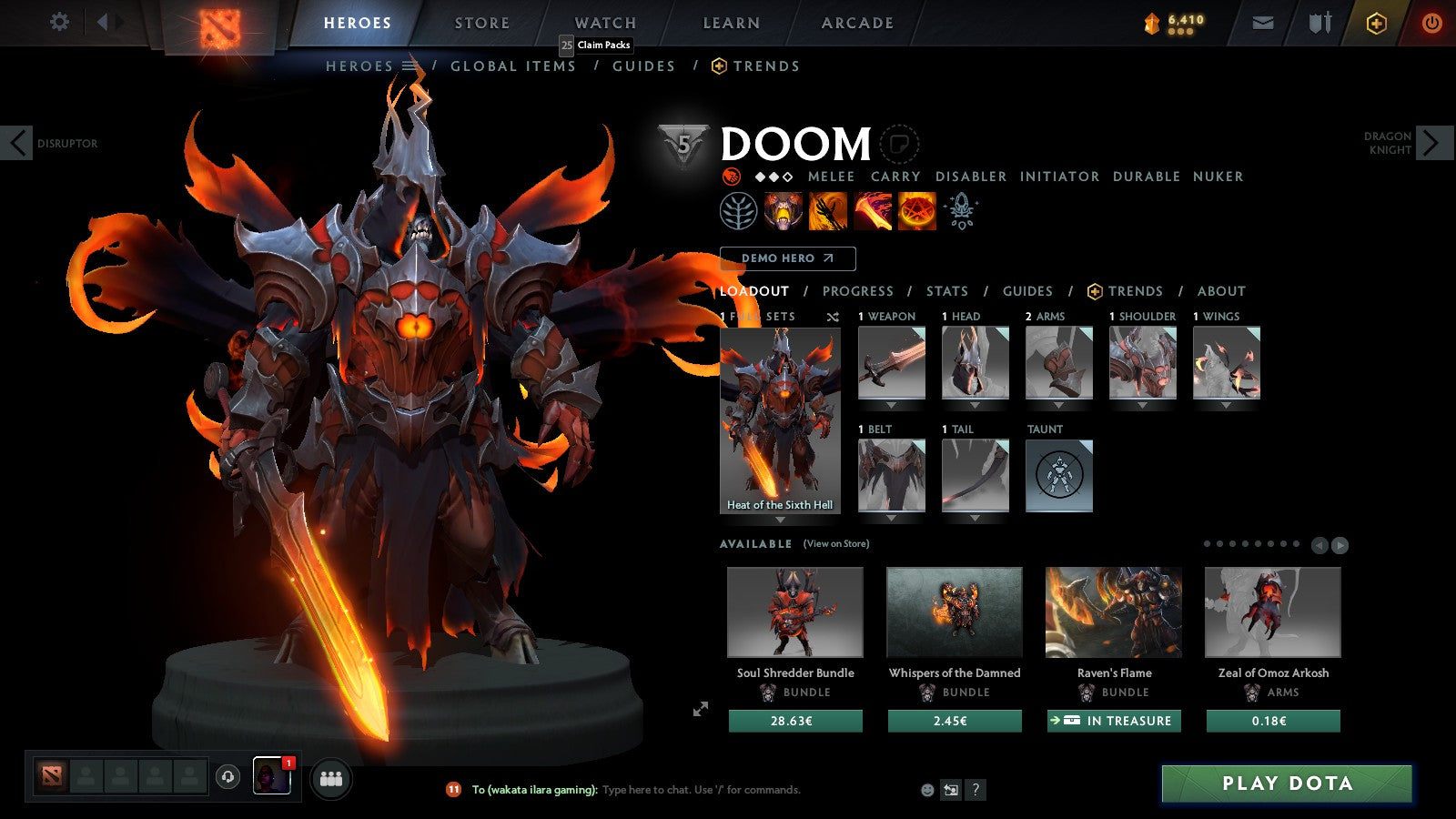This screenshot has width=1456, height=819.
Task: Click the Demo Hero button
Action: [786, 258]
